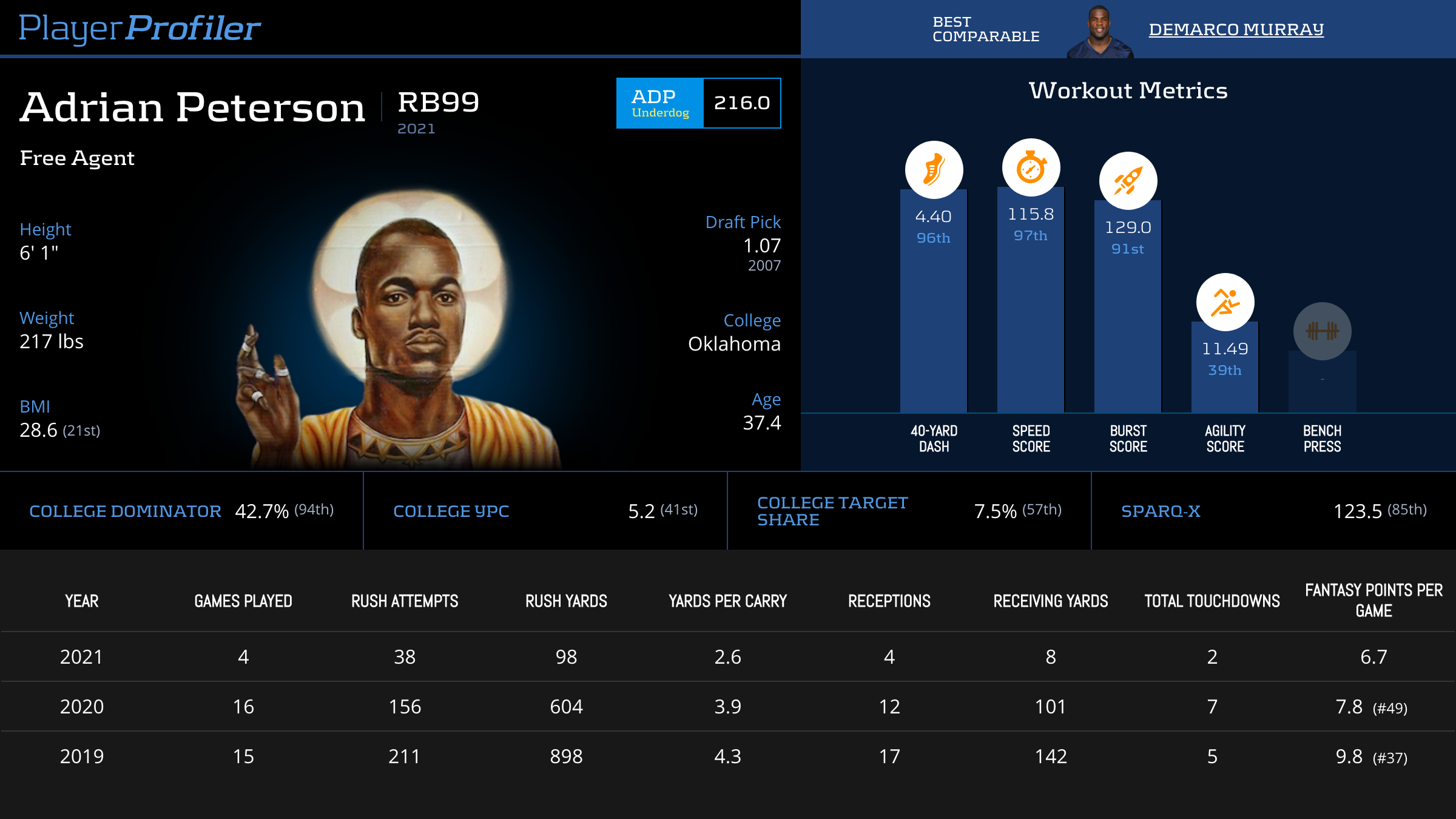Screen dimensions: 1456x819
Task: Click the Speed Score stopwatch icon
Action: click(1031, 168)
